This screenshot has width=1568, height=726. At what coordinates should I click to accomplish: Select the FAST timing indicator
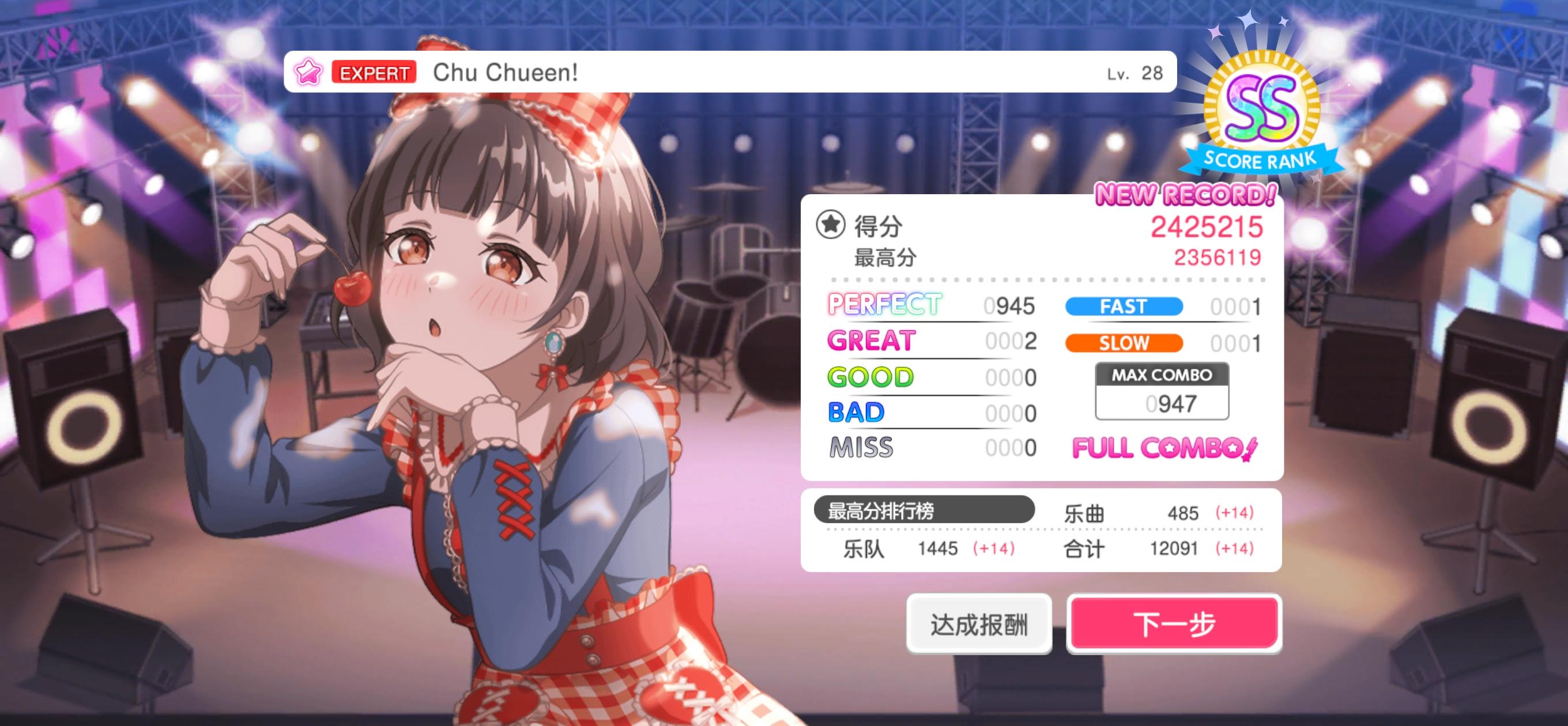(1122, 307)
